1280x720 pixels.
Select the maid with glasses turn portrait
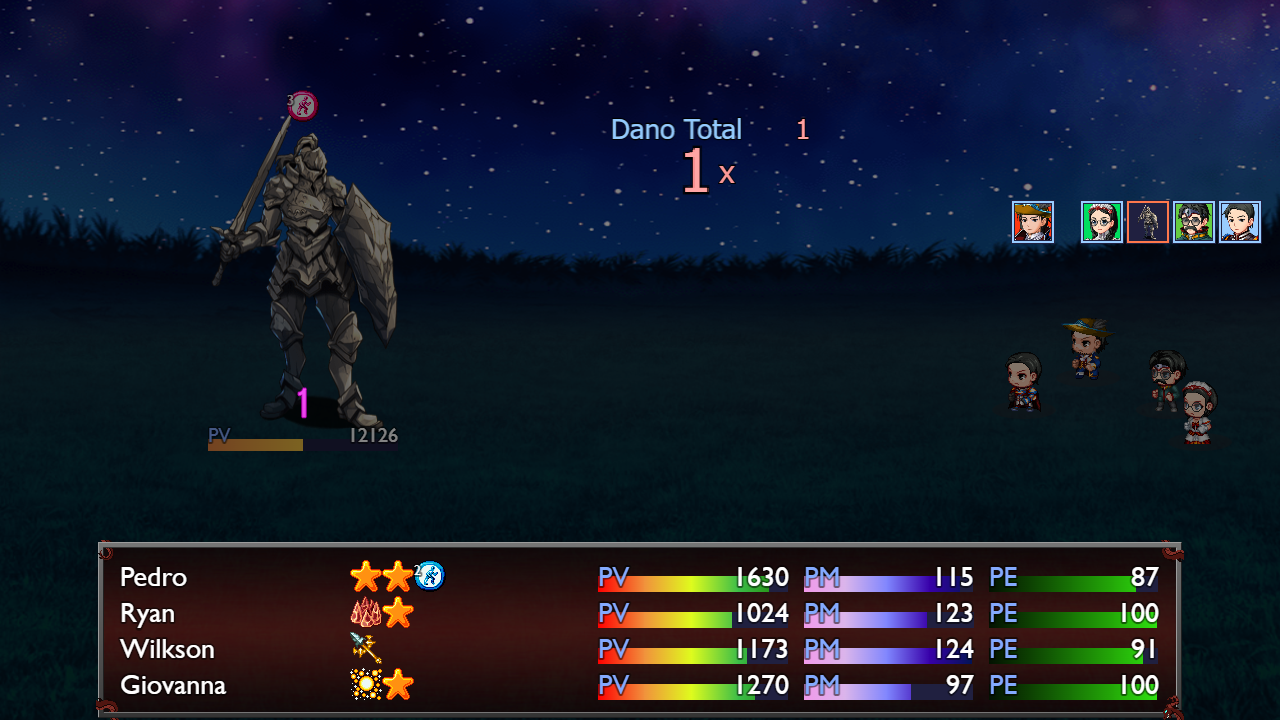click(1101, 222)
